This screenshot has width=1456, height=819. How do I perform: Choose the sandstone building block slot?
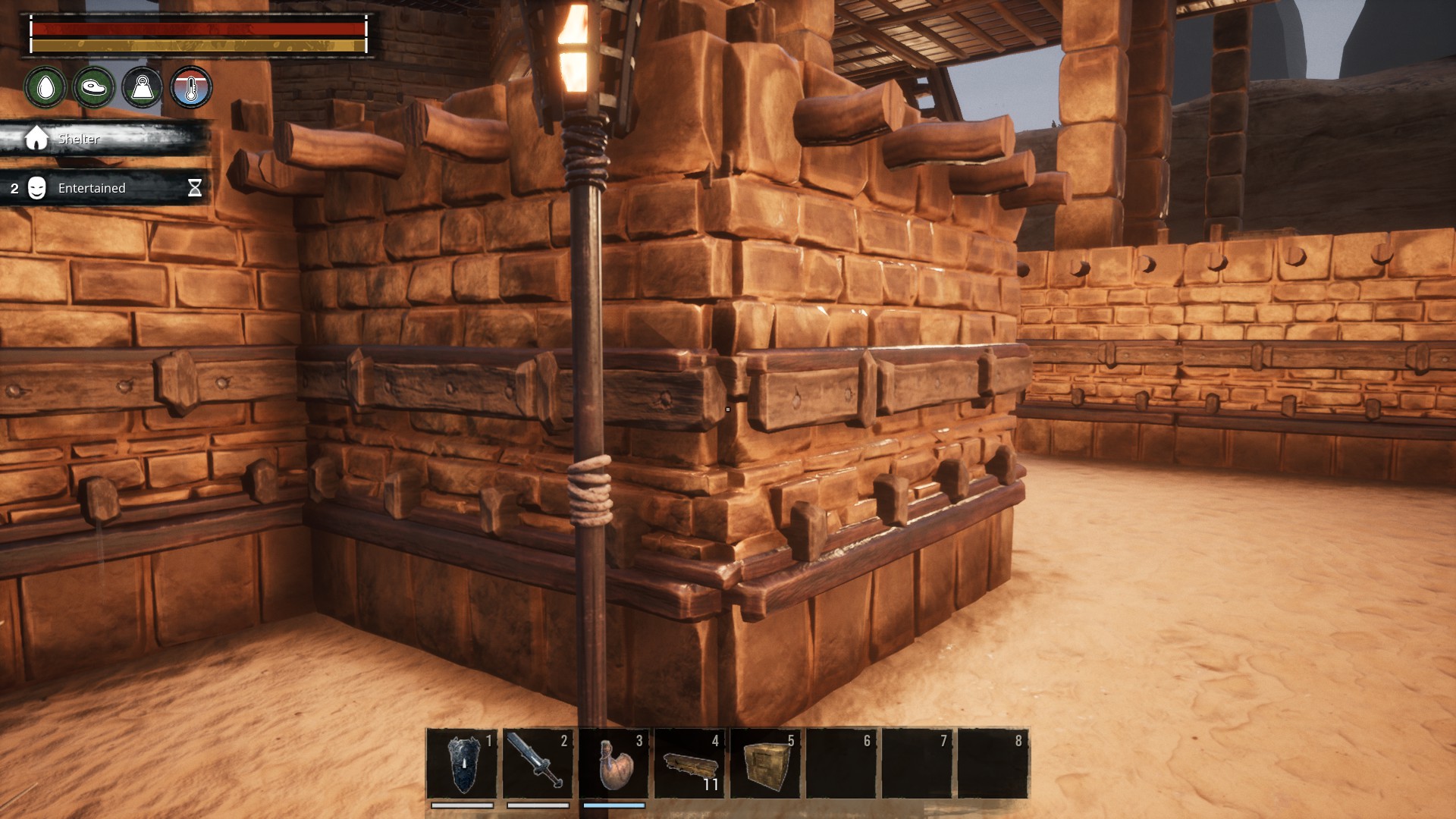point(764,764)
